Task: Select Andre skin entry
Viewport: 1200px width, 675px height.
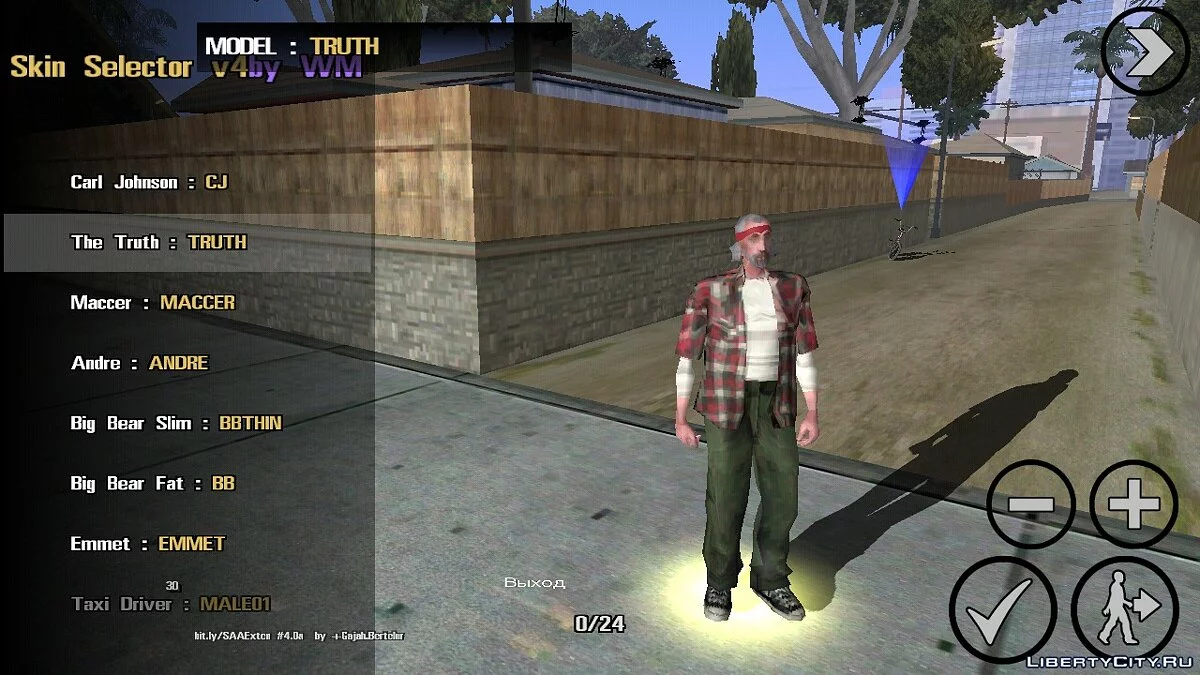Action: (140, 363)
